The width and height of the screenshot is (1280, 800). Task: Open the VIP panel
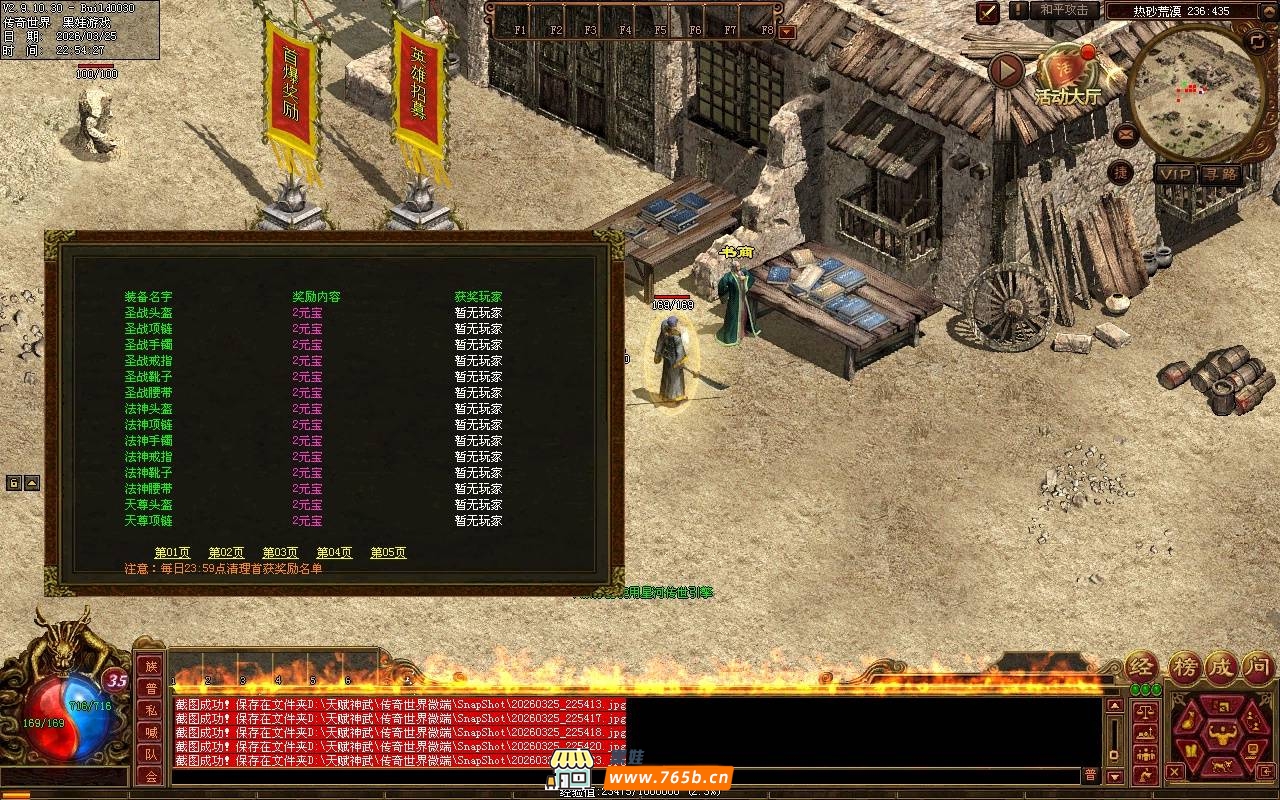(1176, 174)
